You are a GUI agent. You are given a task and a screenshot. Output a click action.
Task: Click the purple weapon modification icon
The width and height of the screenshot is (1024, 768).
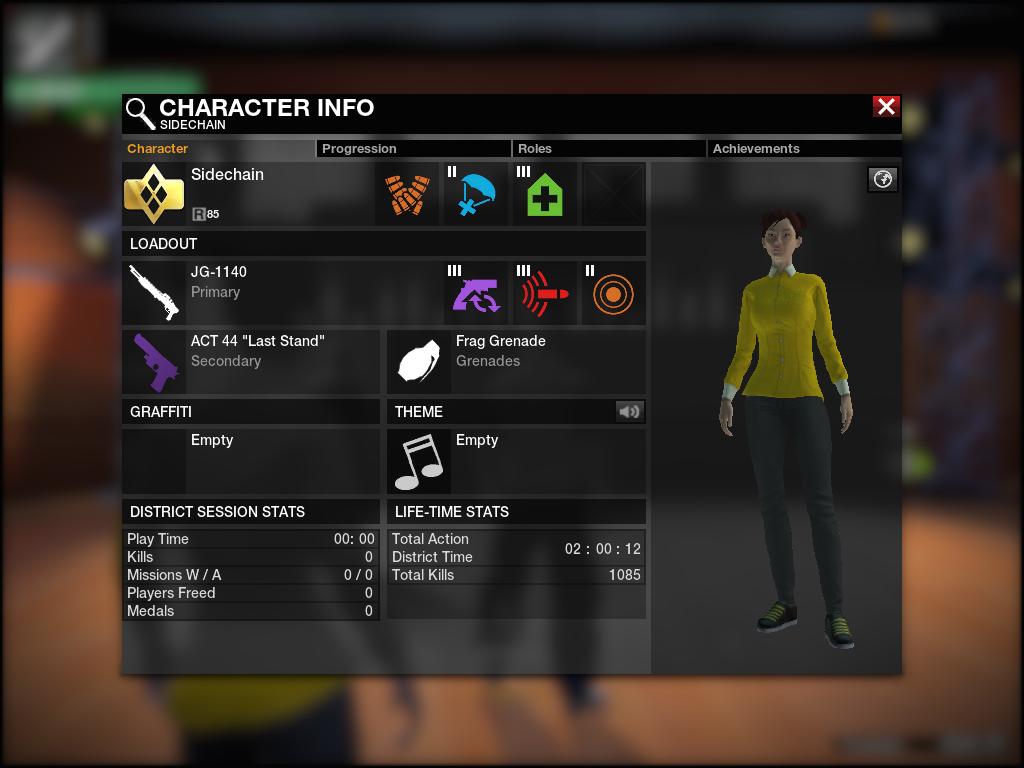(476, 293)
